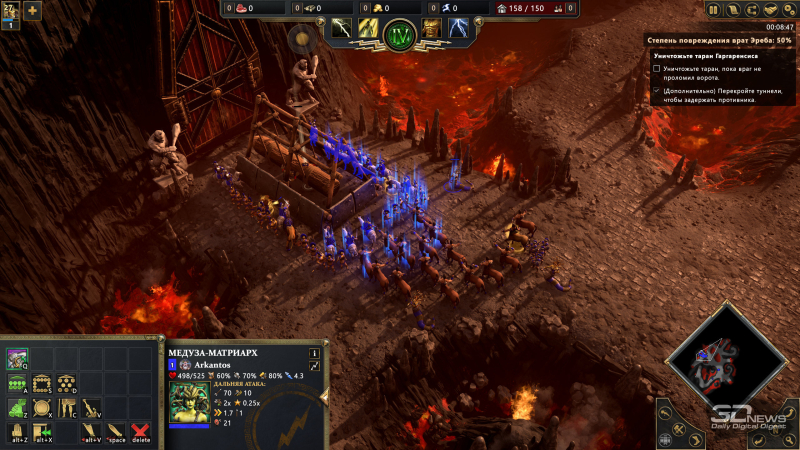Select the golden armor god power
This screenshot has width=800, height=450.
pos(431,27)
